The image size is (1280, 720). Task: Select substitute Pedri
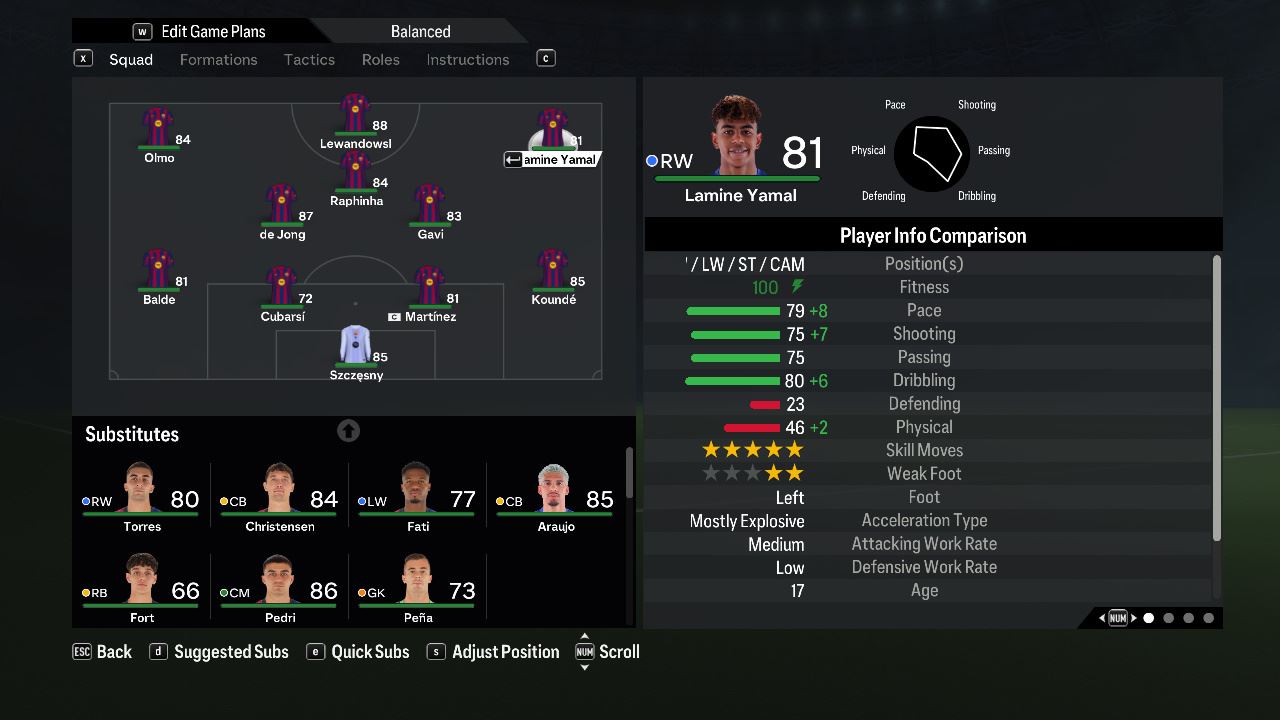280,589
